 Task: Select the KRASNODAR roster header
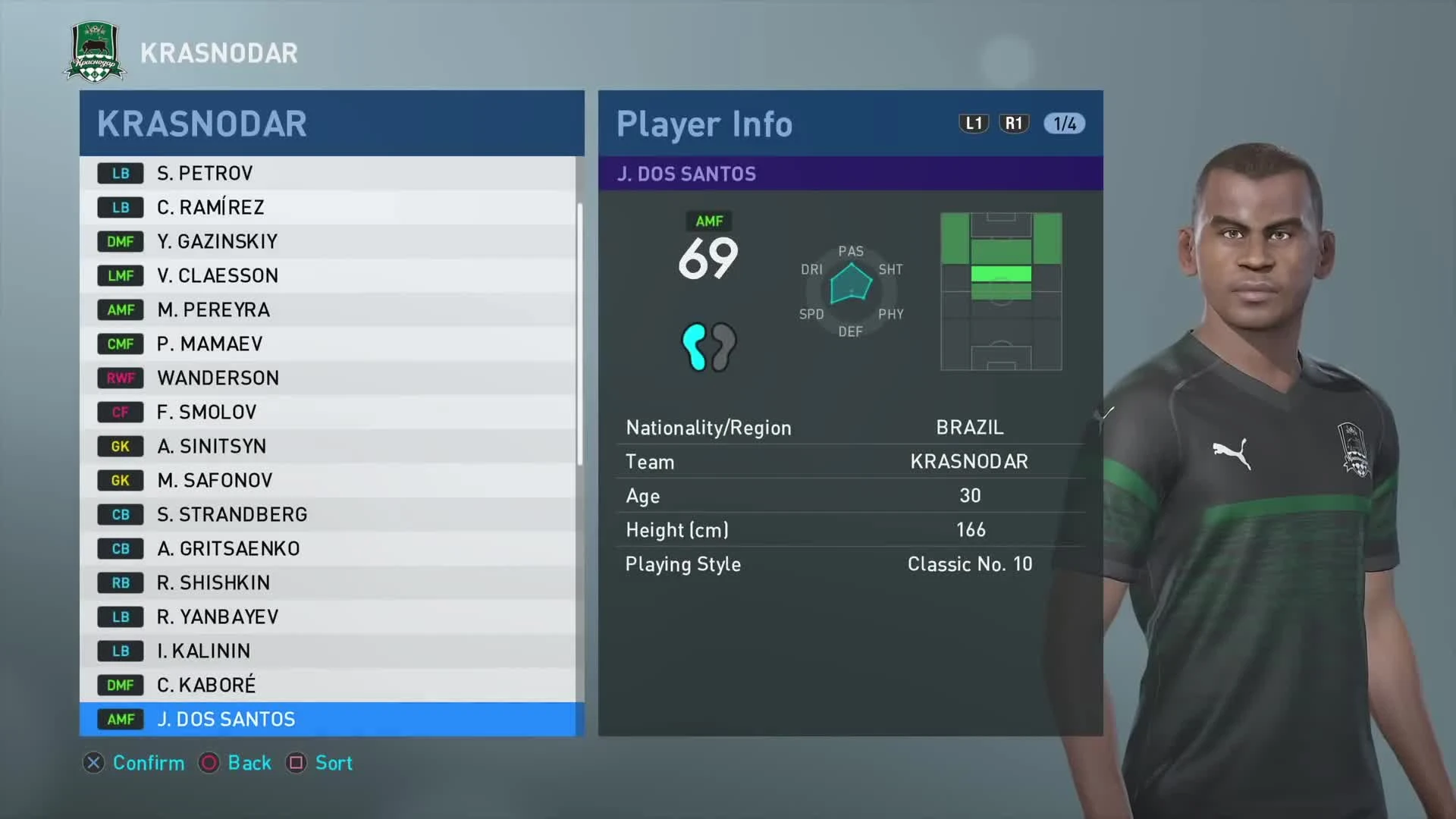click(x=201, y=124)
